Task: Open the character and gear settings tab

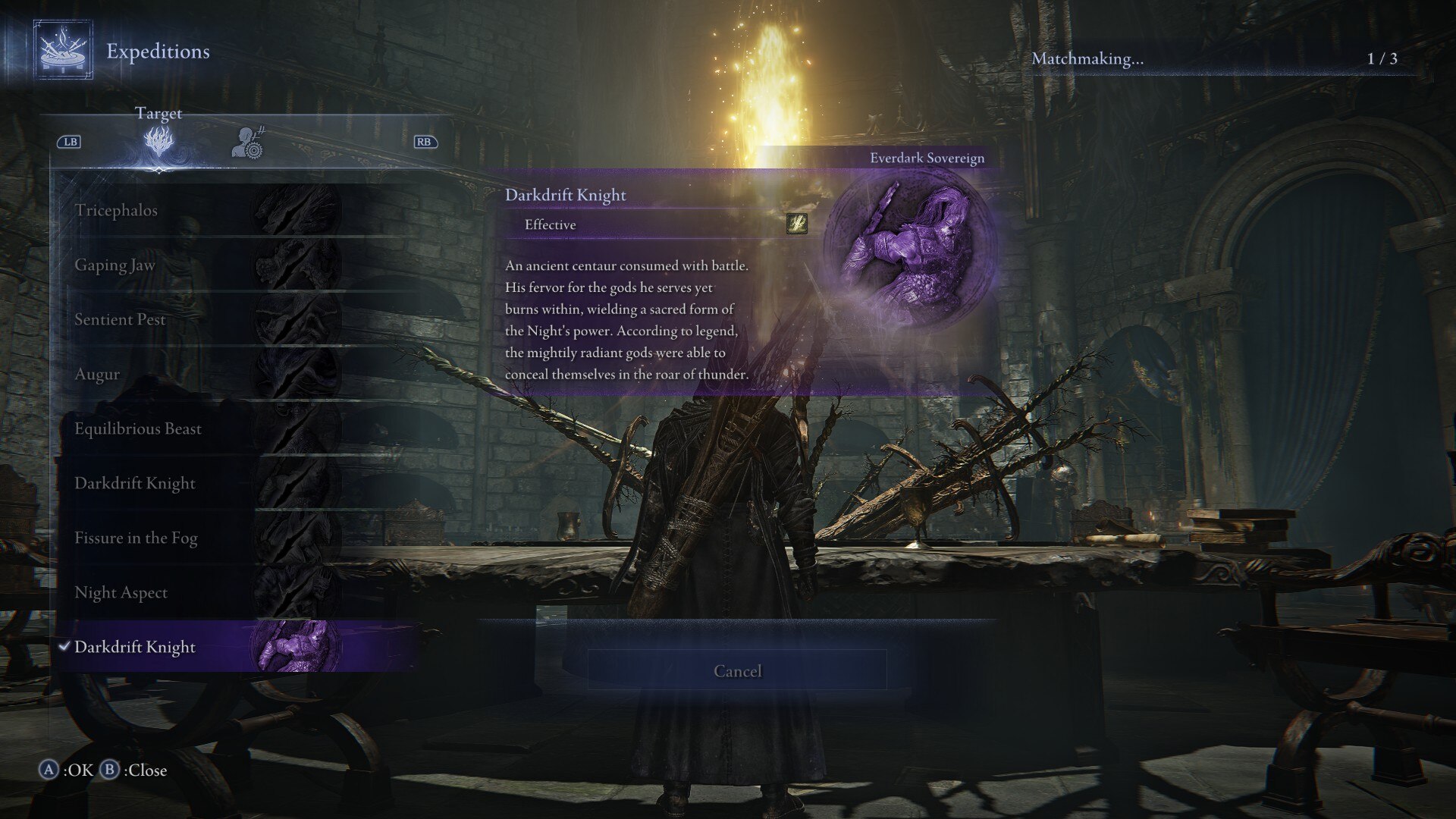Action: click(x=247, y=142)
